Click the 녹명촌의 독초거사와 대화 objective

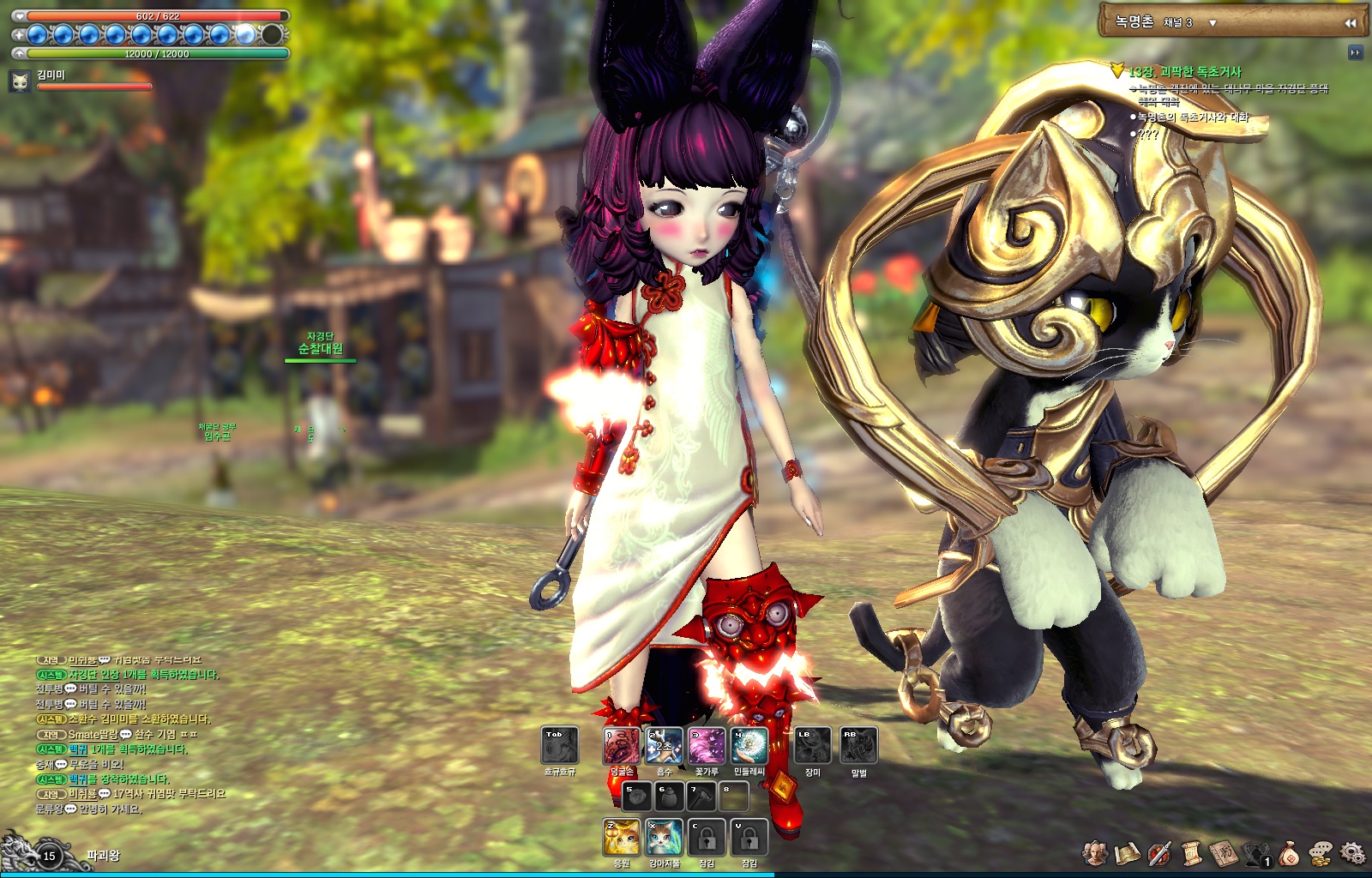pyautogui.click(x=1192, y=117)
